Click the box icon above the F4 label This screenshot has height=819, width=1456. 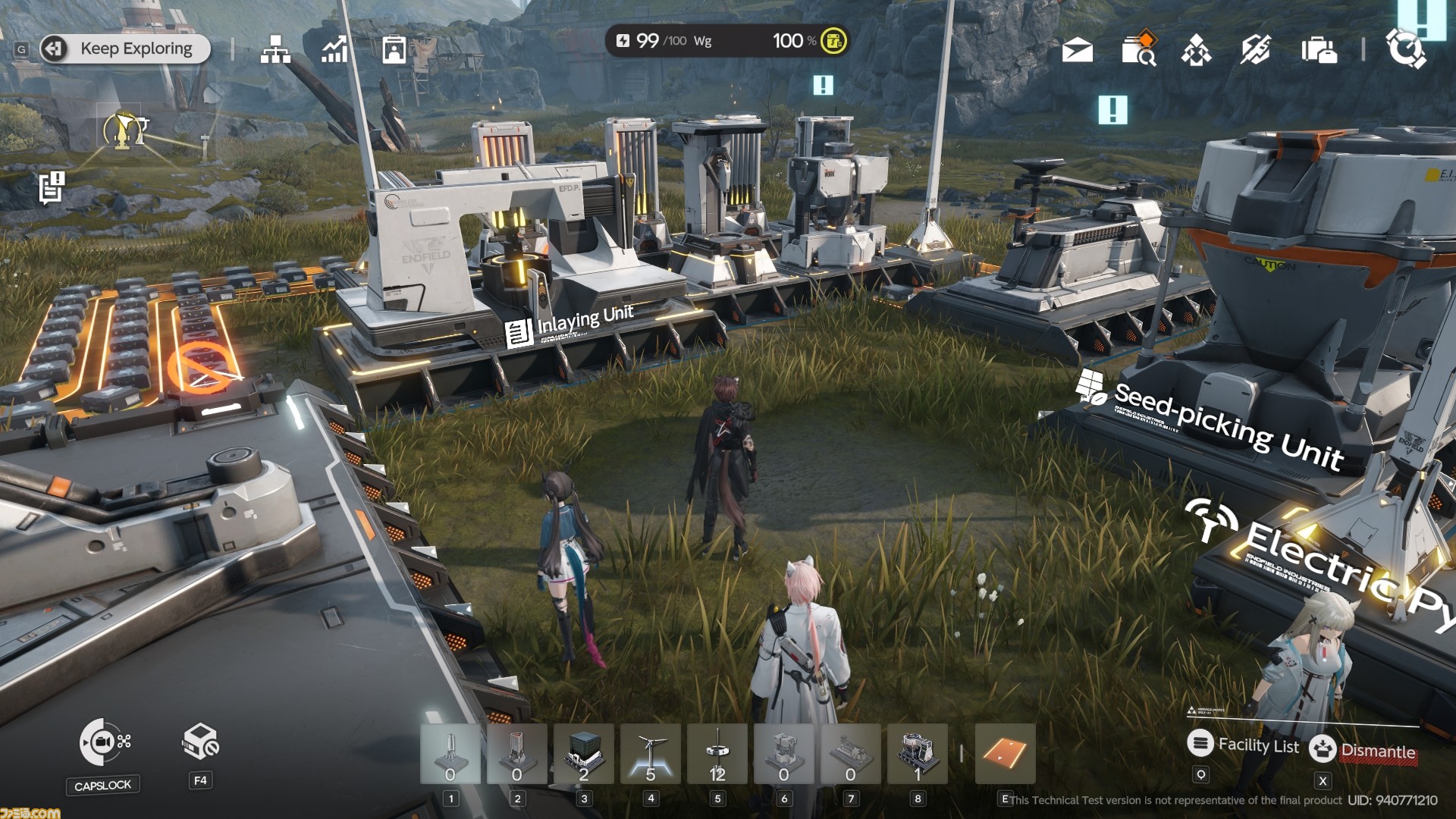click(200, 742)
